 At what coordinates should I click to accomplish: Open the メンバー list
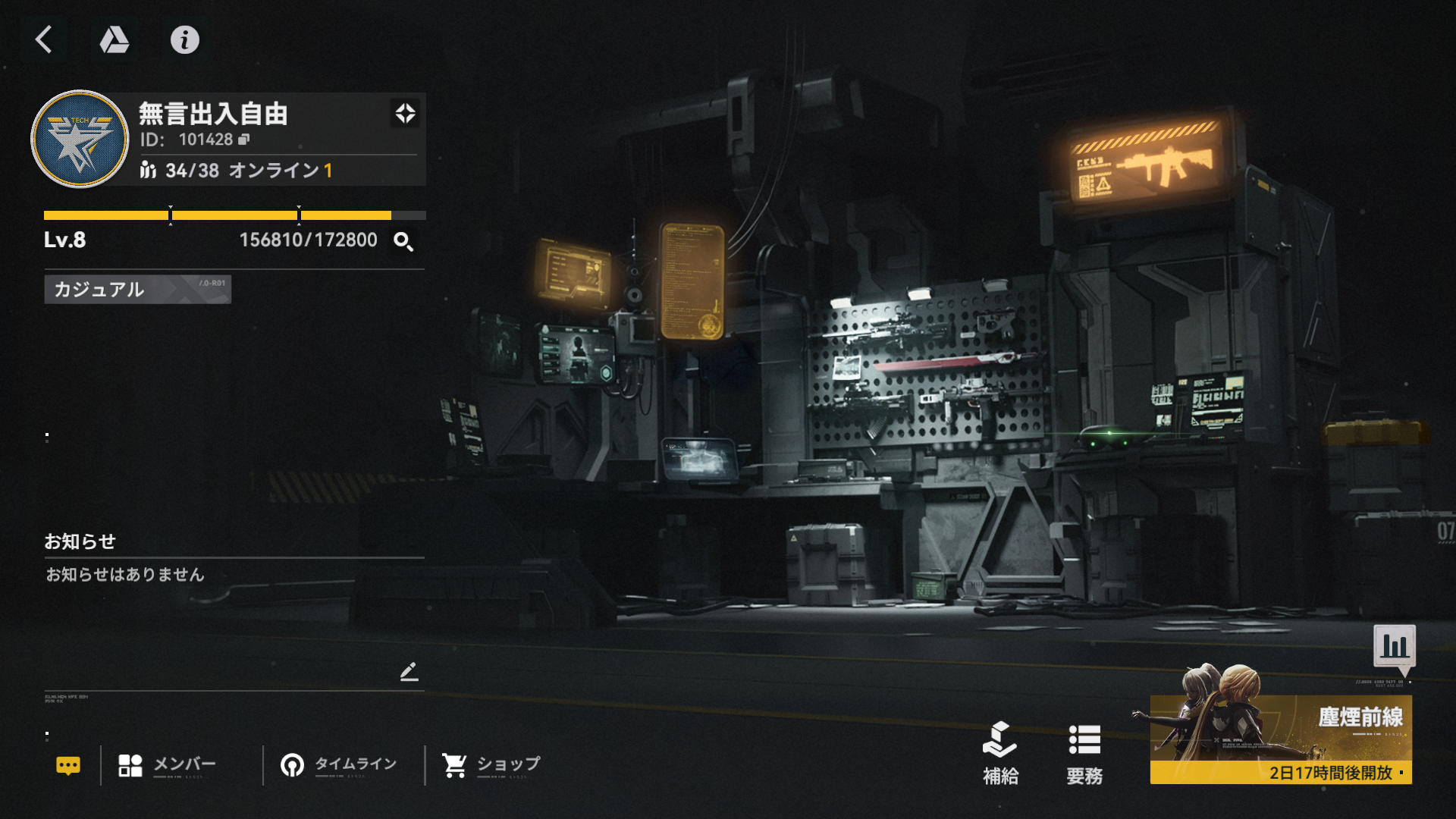coord(168,764)
